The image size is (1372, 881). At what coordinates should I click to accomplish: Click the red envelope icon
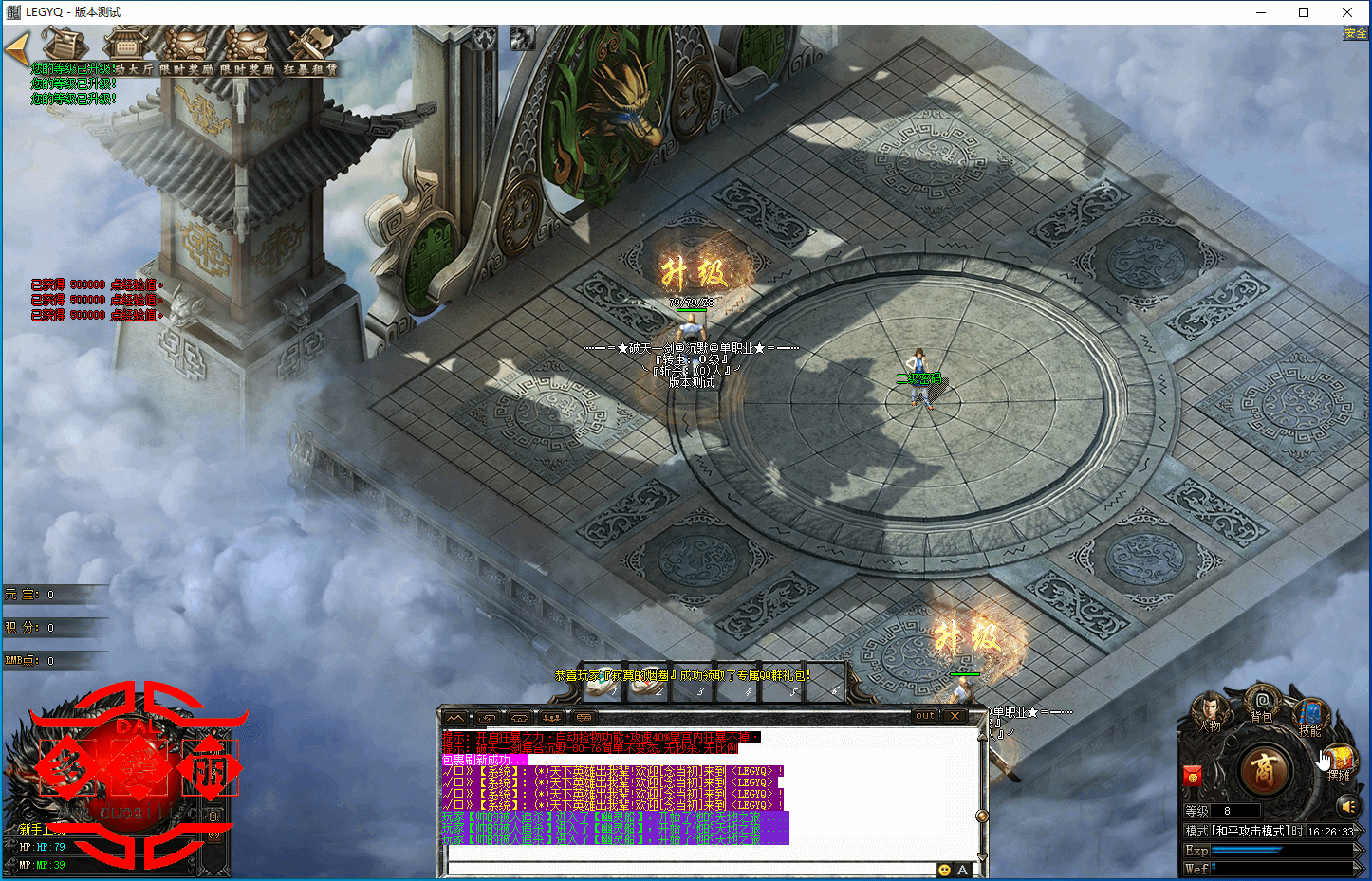point(1194,778)
